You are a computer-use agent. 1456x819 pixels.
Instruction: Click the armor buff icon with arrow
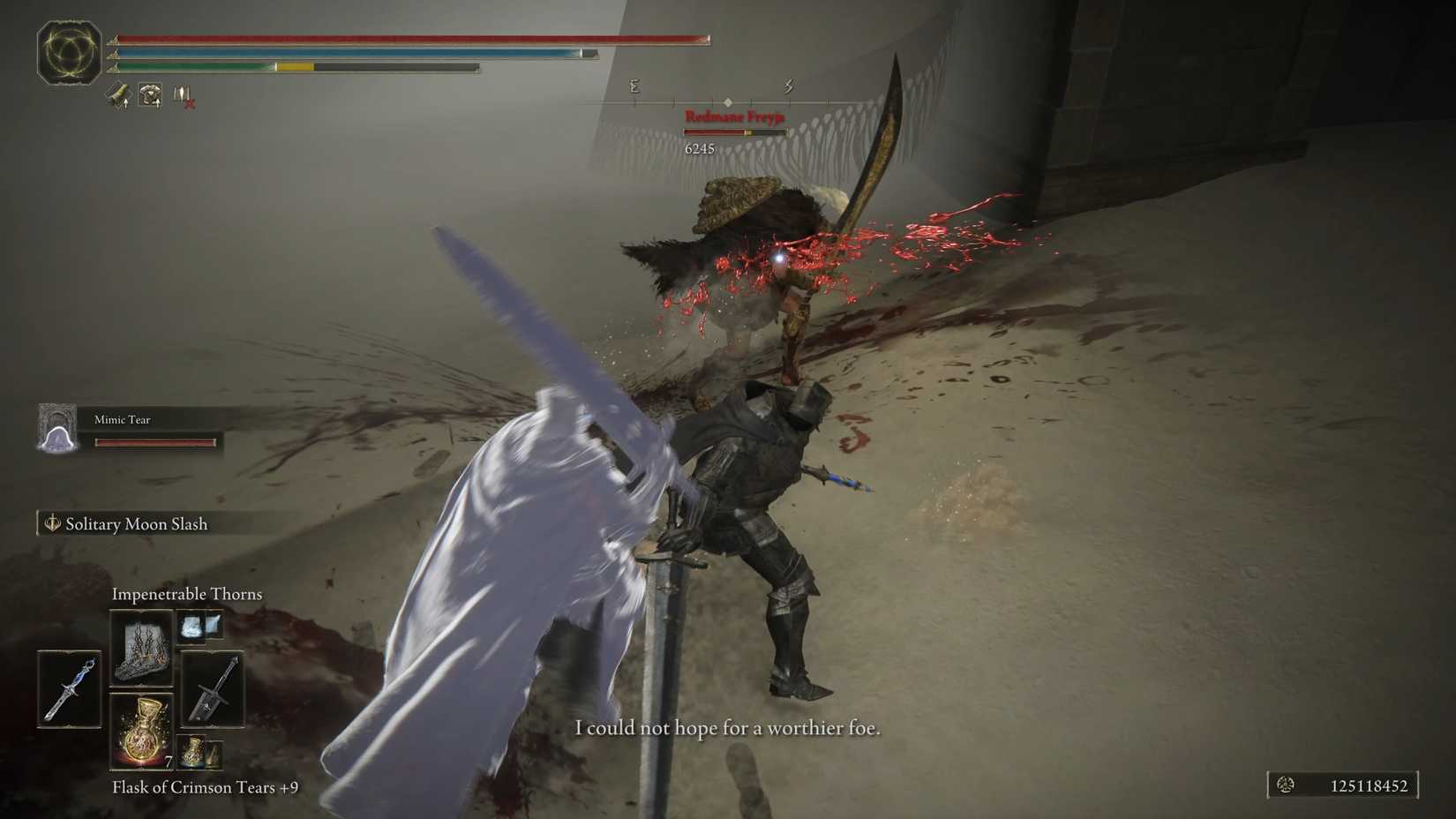(150, 94)
